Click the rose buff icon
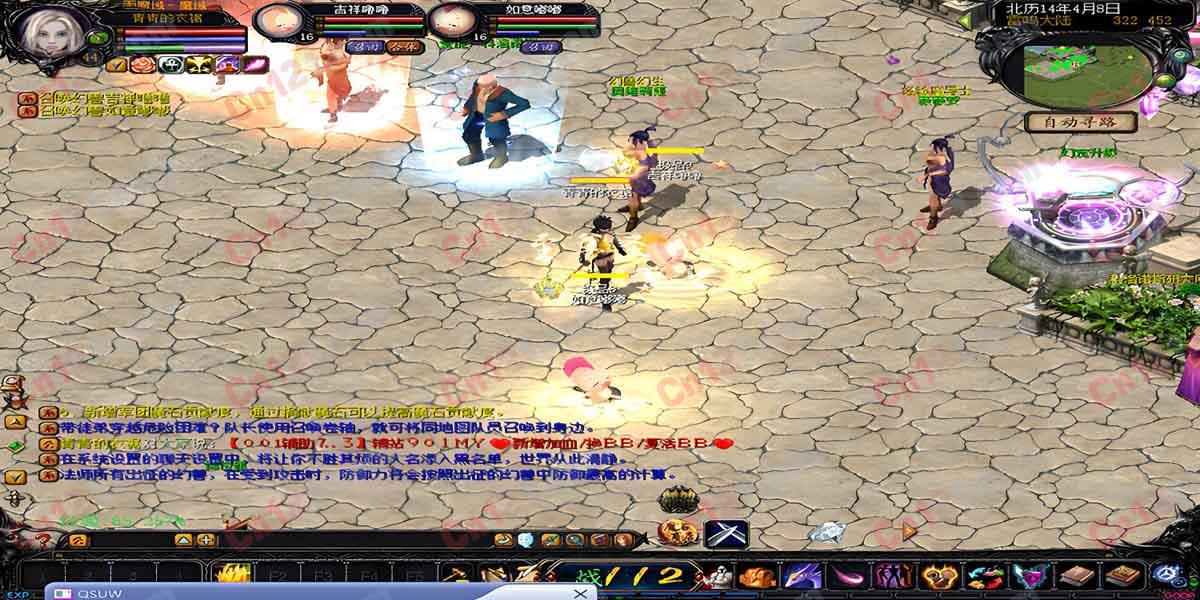 coord(144,64)
